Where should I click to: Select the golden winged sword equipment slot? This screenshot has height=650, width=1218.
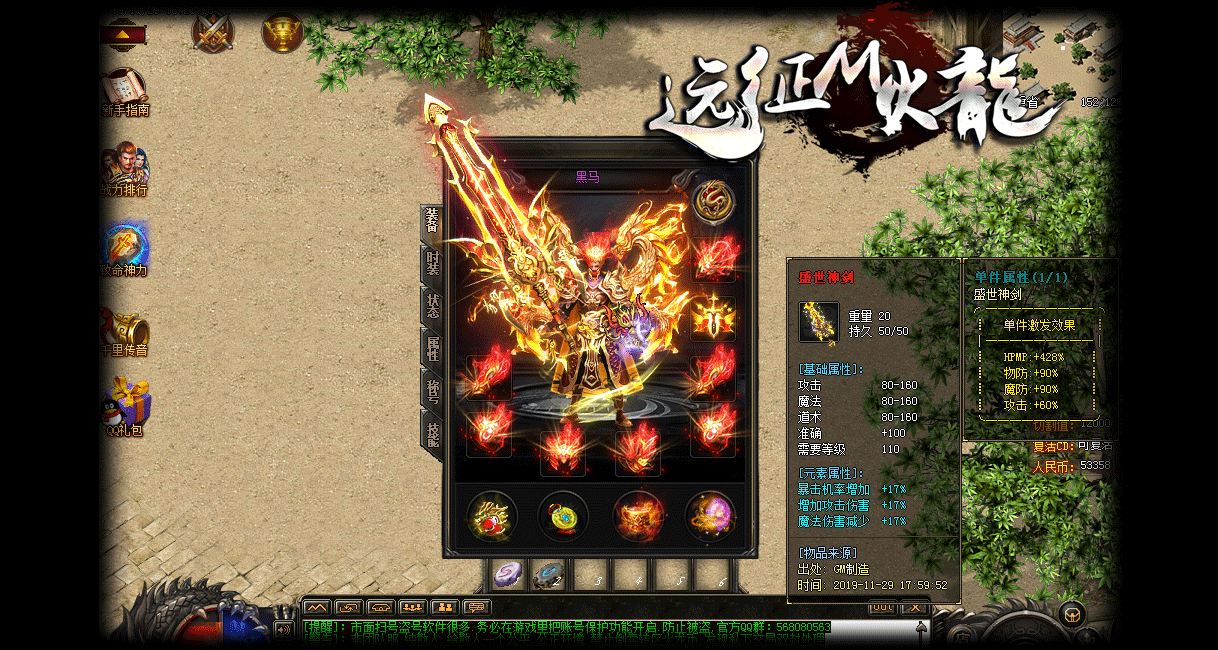[713, 317]
